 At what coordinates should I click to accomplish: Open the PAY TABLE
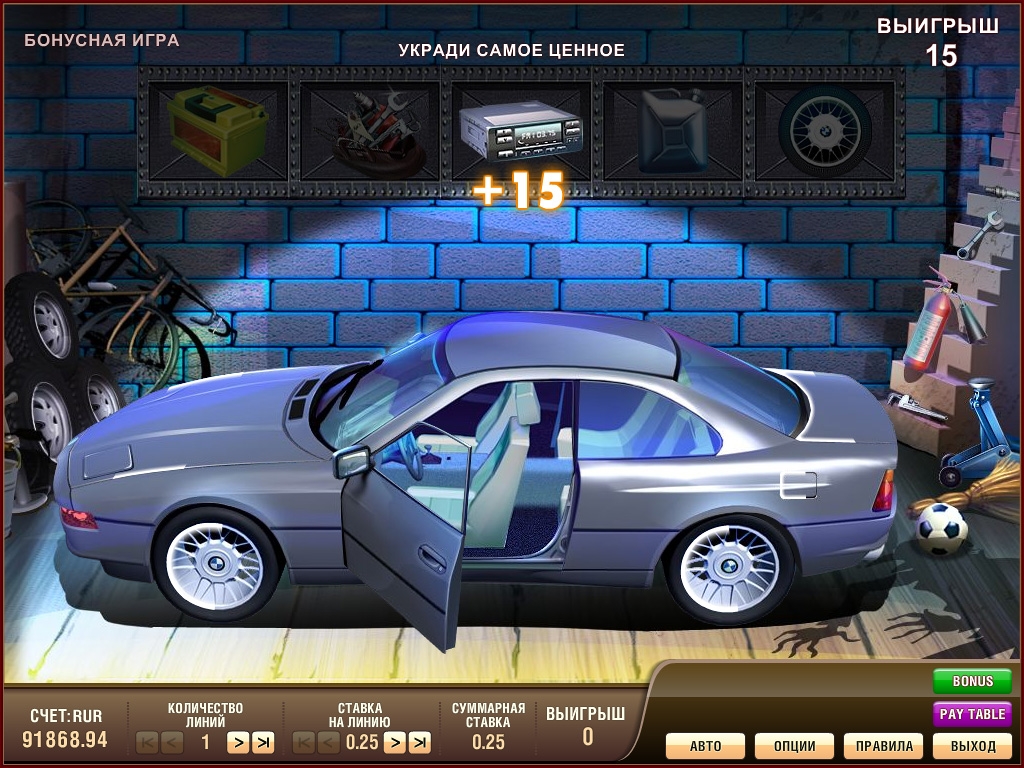[972, 714]
